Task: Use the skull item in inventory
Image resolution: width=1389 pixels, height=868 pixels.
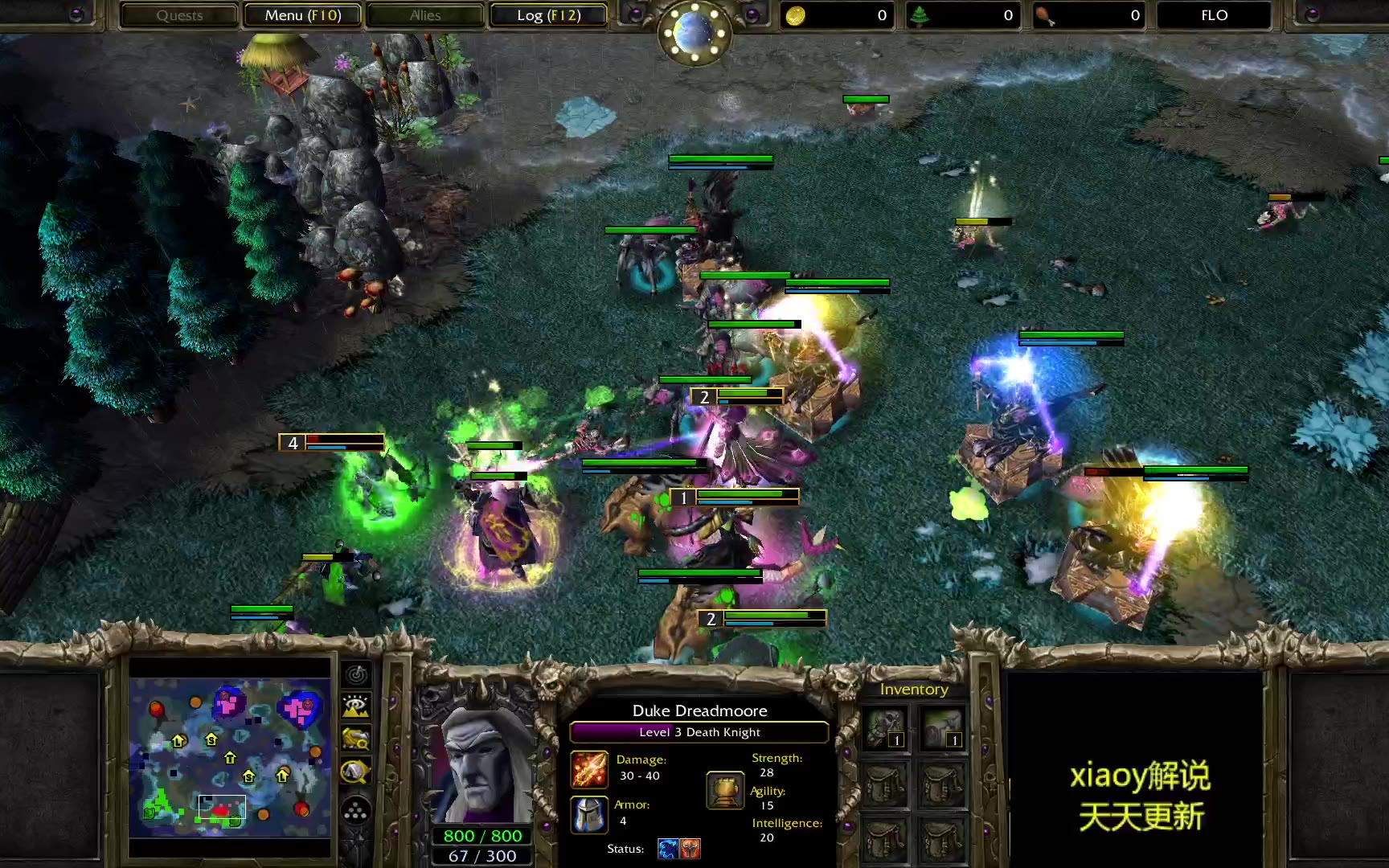Action: (885, 728)
